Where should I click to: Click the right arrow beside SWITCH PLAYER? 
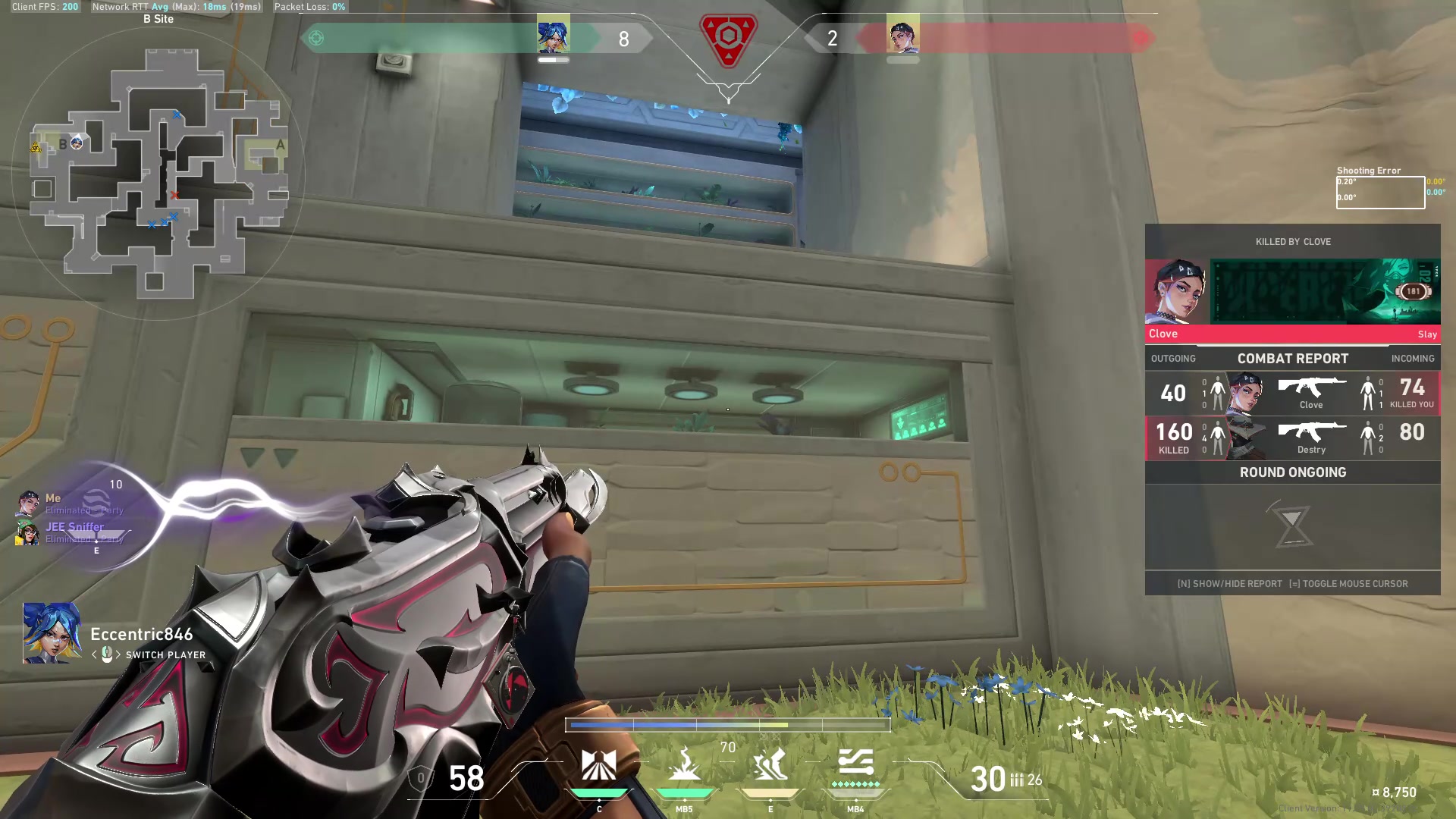[x=118, y=654]
